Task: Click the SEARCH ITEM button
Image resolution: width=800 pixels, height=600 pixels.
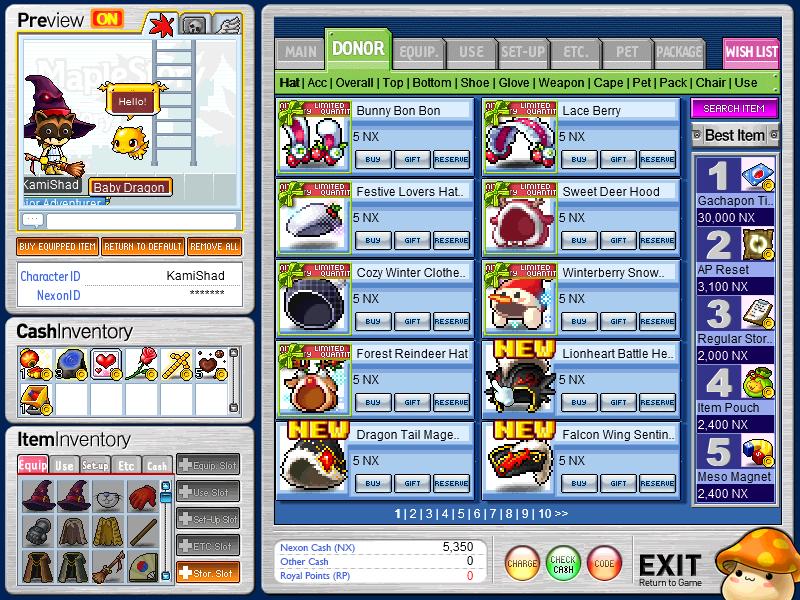Action: [x=734, y=108]
